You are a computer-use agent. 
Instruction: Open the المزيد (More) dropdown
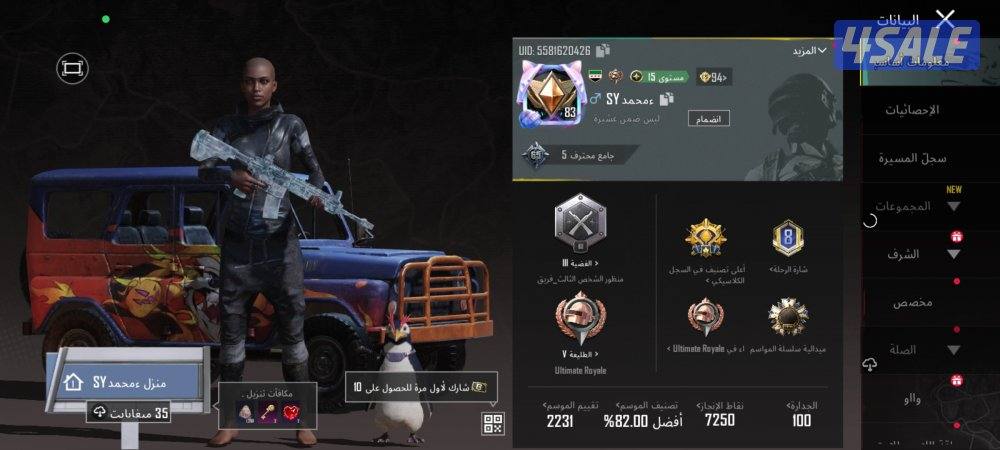tap(809, 50)
